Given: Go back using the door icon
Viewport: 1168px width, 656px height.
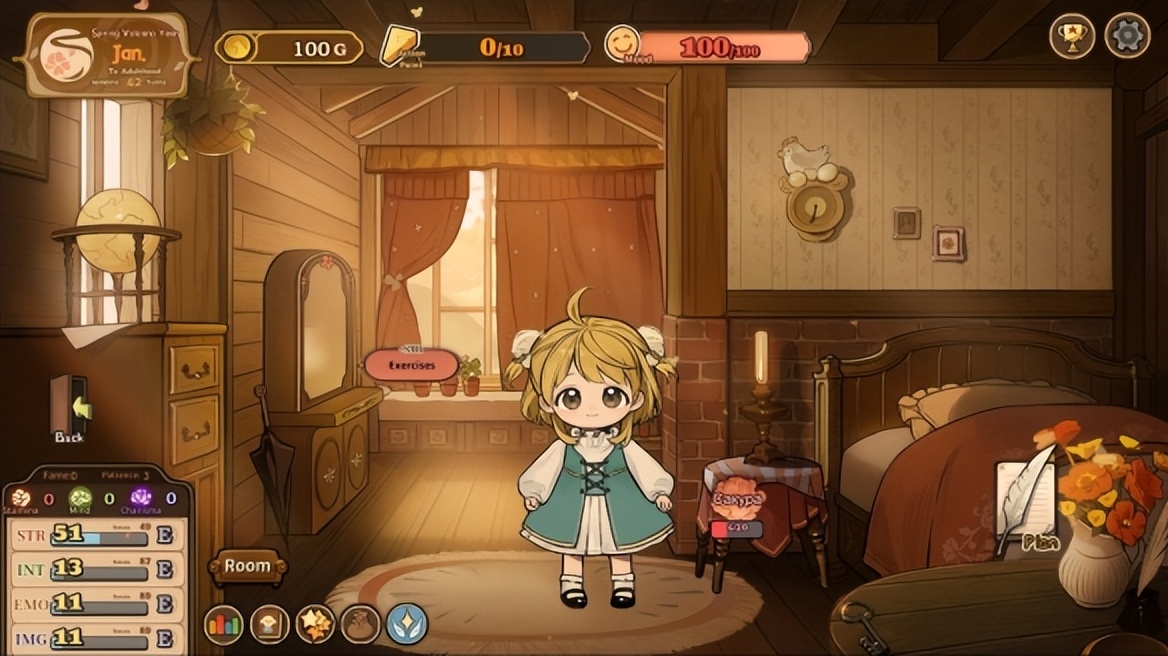Looking at the screenshot, I should click(70, 408).
